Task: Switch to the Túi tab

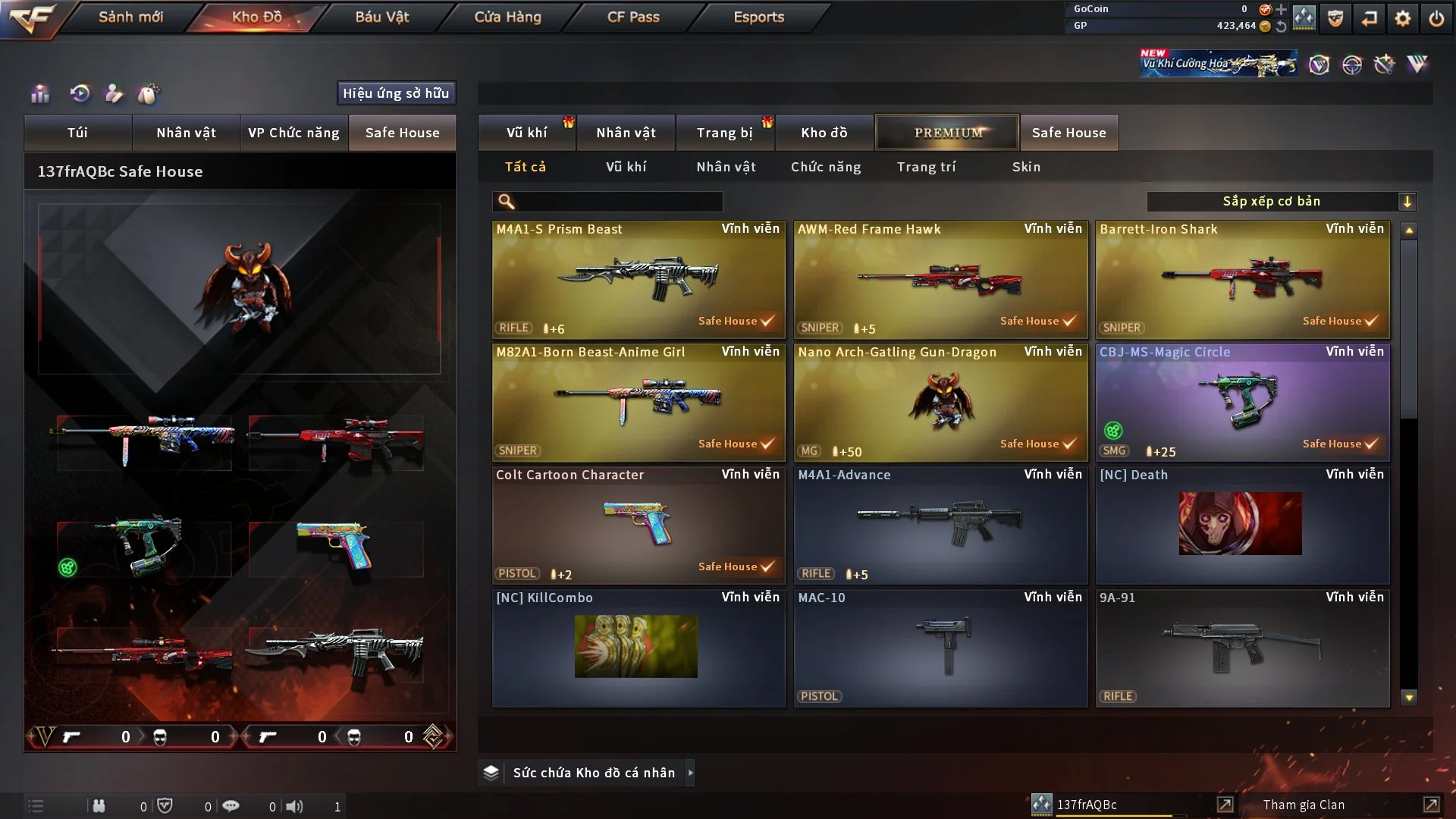Action: [77, 133]
